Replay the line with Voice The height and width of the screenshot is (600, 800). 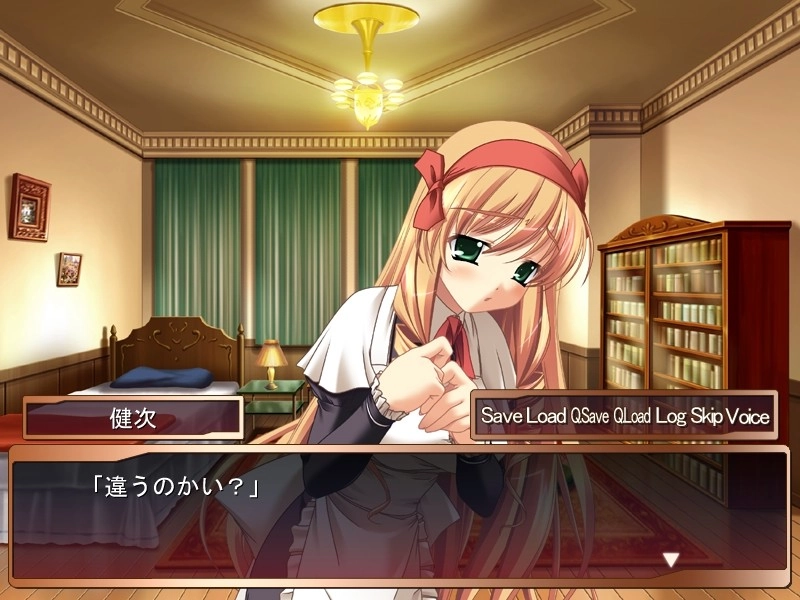tap(748, 416)
